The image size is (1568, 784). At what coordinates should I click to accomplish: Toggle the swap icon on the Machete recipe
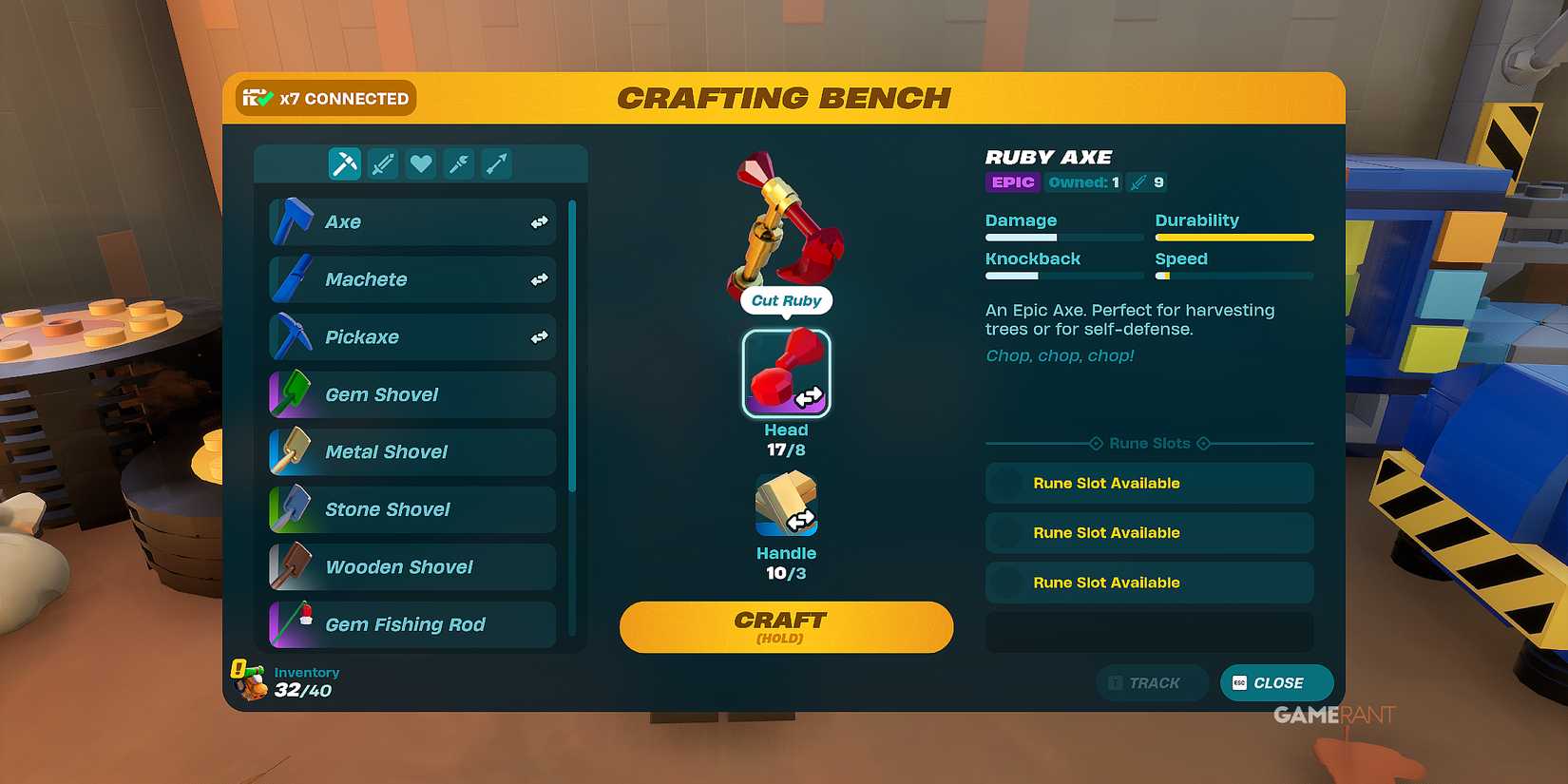(x=540, y=279)
